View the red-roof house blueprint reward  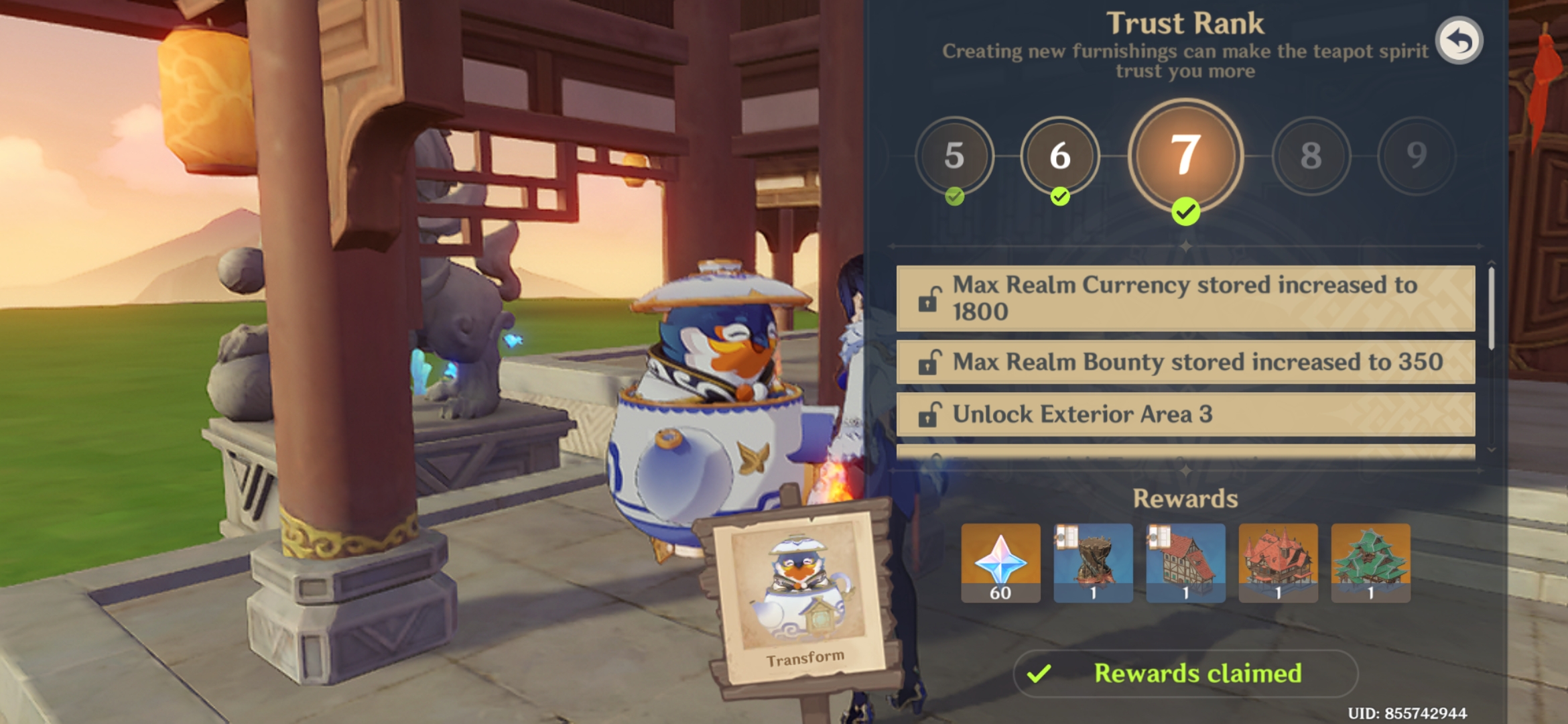1185,562
